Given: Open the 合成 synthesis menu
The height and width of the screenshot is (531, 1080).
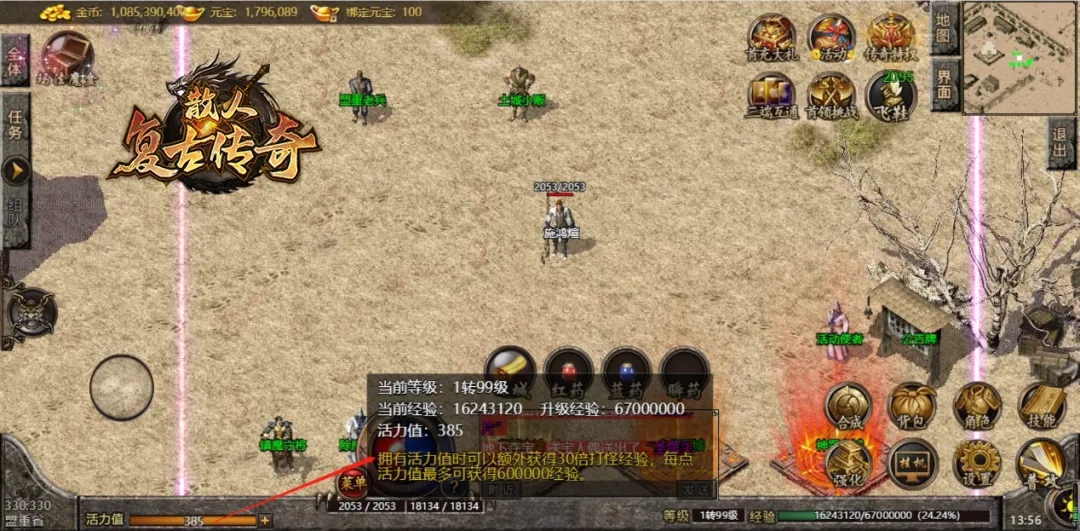Looking at the screenshot, I should (x=847, y=406).
